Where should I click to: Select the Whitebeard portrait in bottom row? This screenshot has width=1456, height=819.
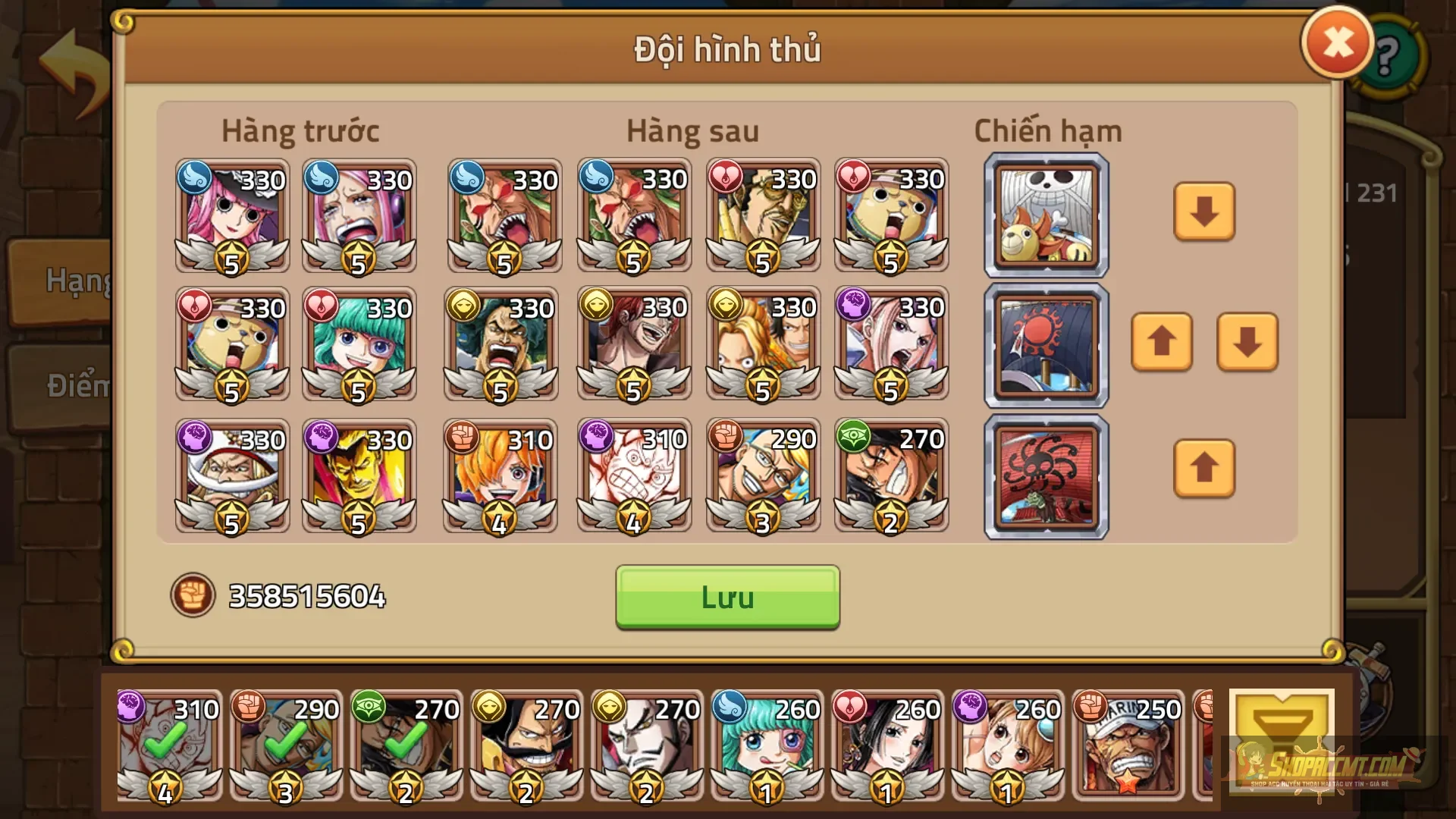point(231,476)
